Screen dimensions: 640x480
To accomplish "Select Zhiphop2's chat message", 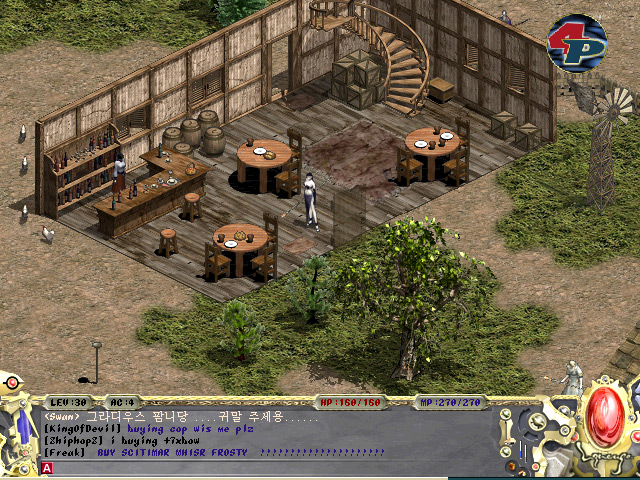I will point(130,440).
